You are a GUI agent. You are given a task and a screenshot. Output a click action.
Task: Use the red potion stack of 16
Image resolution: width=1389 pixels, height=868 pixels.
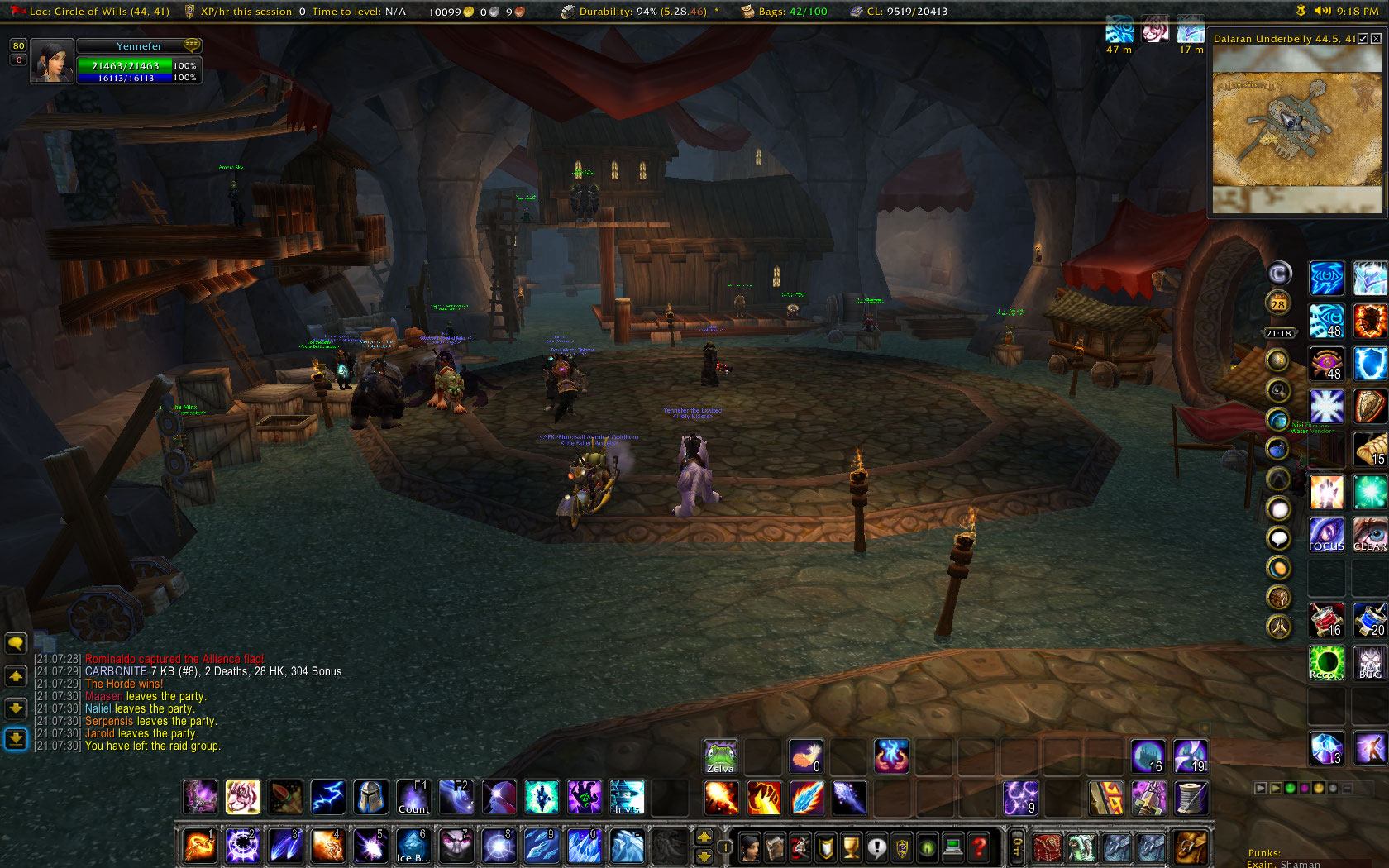1326,620
